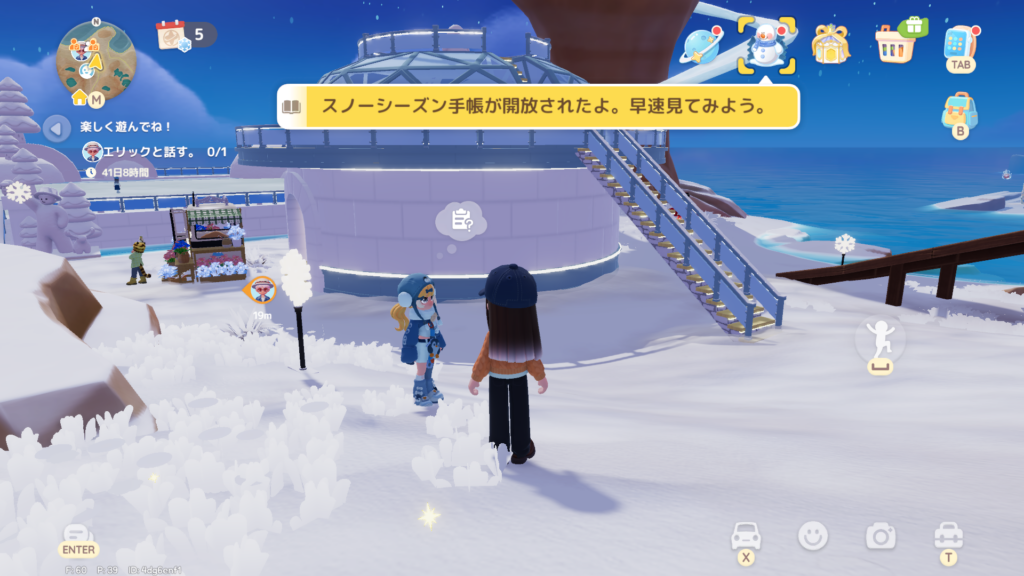Click the home icon below the minimap

79,98
